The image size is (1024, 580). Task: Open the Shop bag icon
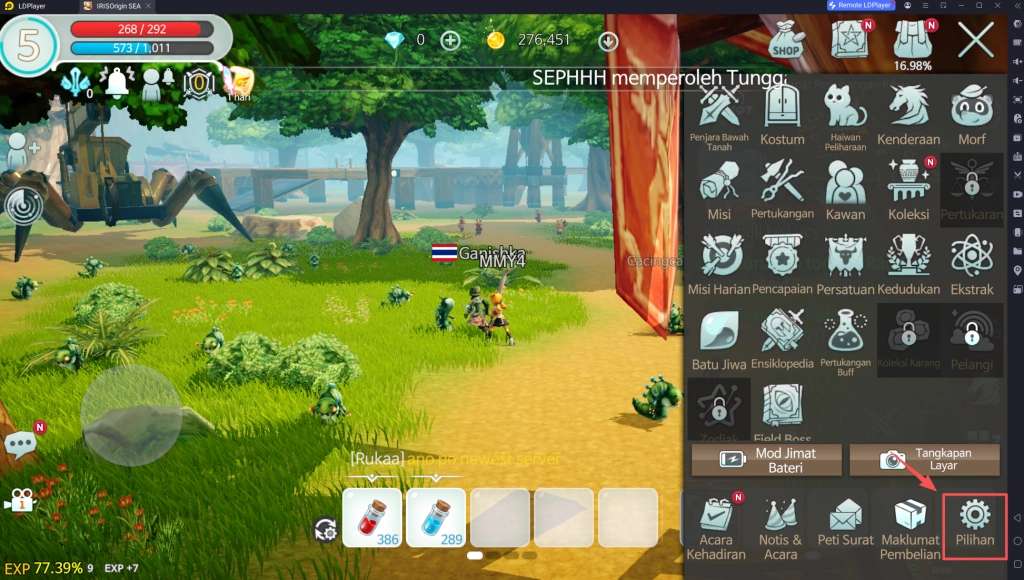click(x=787, y=41)
